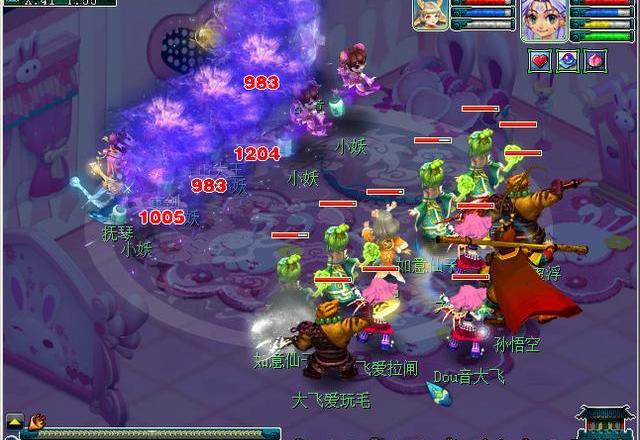Open the pagoda building icon
The height and width of the screenshot is (440, 640).
pos(607,422)
